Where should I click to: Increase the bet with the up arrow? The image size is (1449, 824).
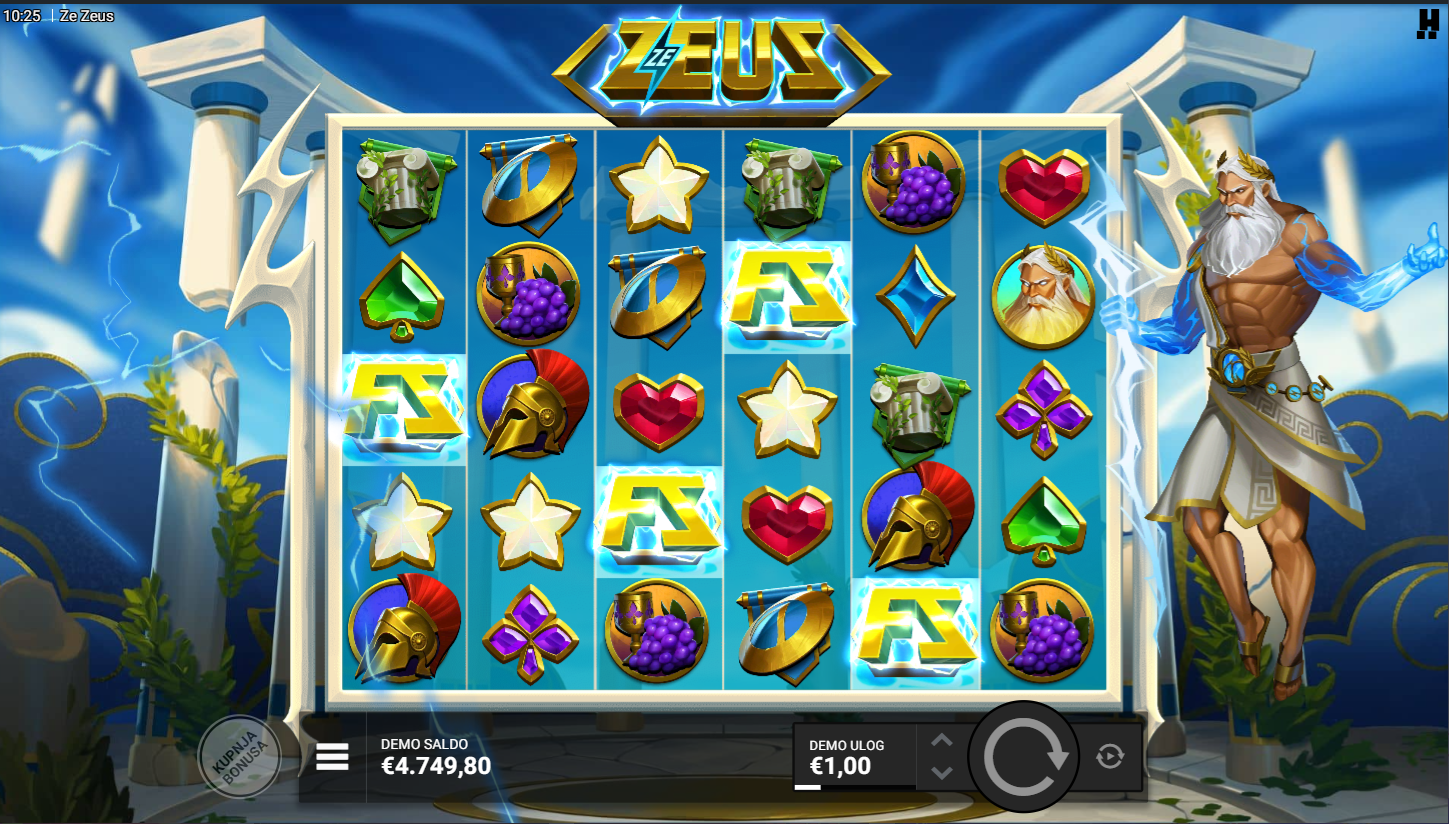click(941, 741)
